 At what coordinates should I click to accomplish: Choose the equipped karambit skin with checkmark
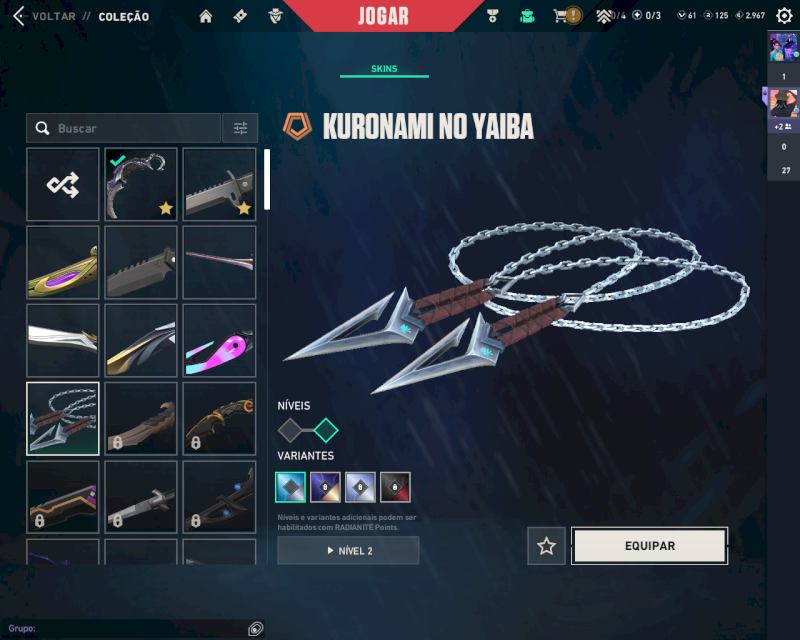tap(141, 184)
